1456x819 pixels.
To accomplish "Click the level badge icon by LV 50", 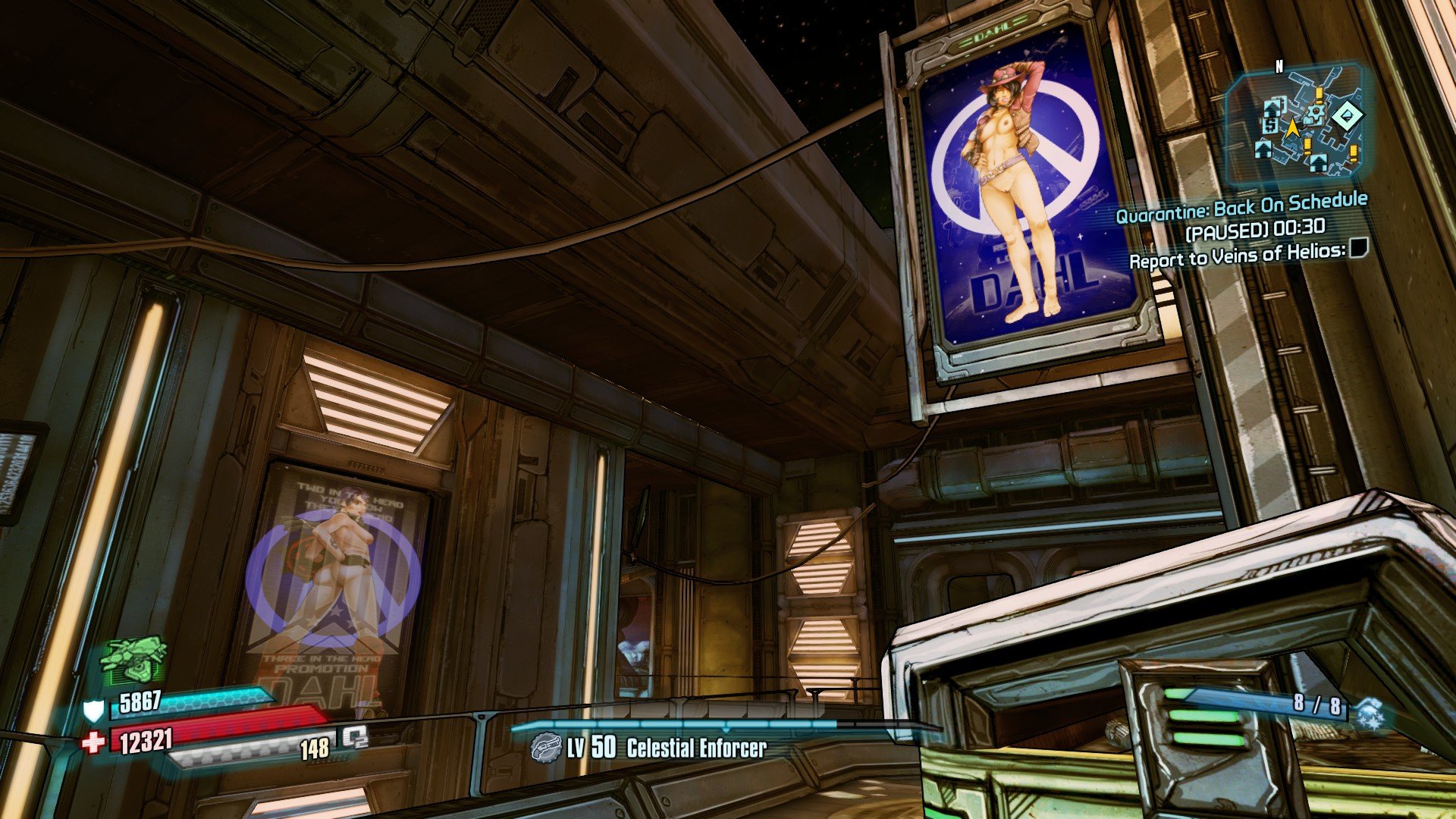I will [x=546, y=748].
